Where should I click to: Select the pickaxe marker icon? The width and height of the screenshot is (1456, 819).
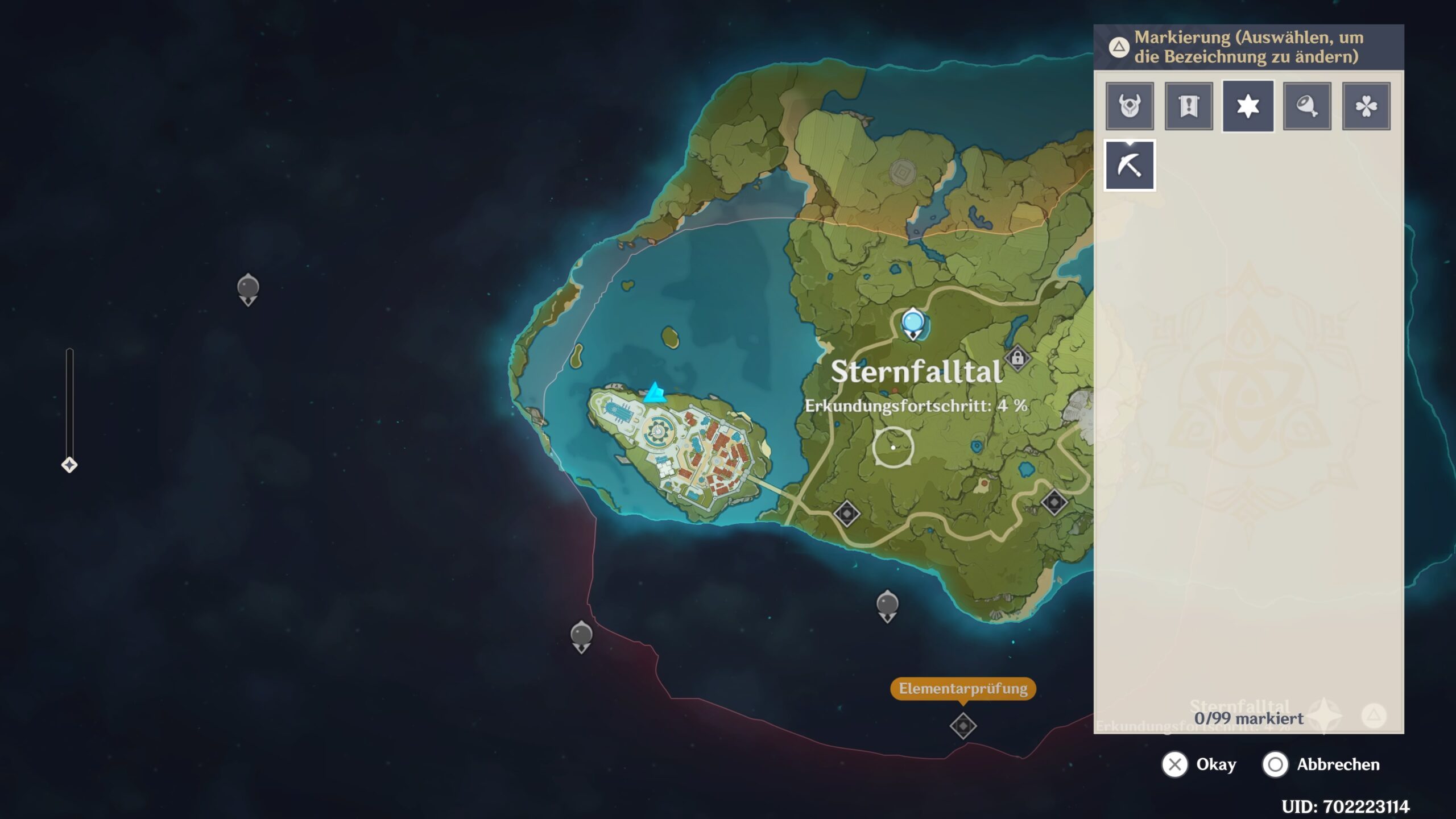point(1130,166)
